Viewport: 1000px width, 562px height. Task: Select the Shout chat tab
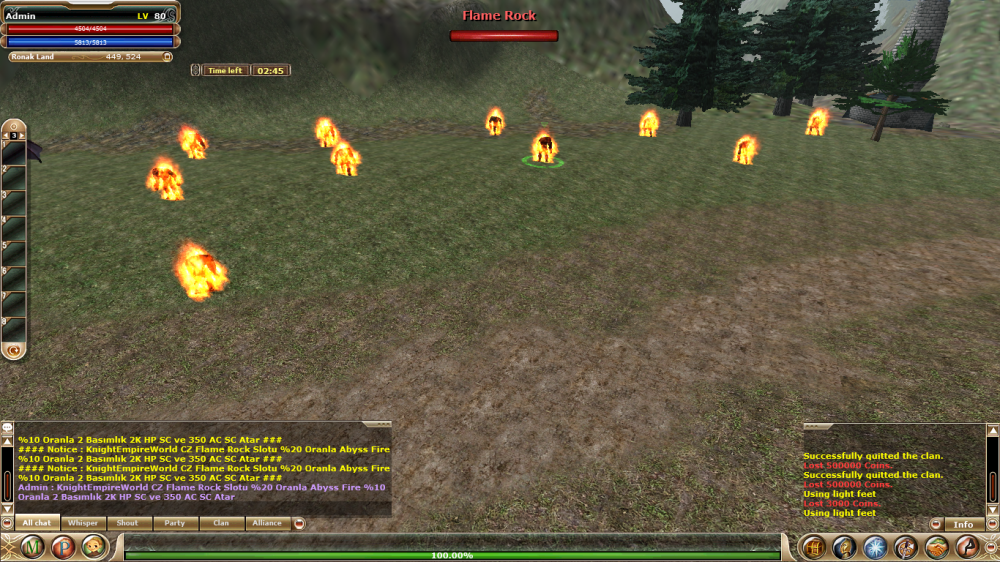click(x=128, y=523)
